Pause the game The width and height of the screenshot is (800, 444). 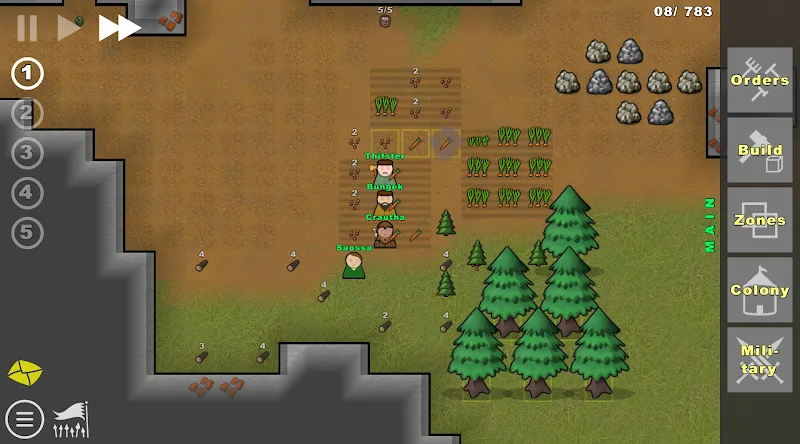(27, 28)
